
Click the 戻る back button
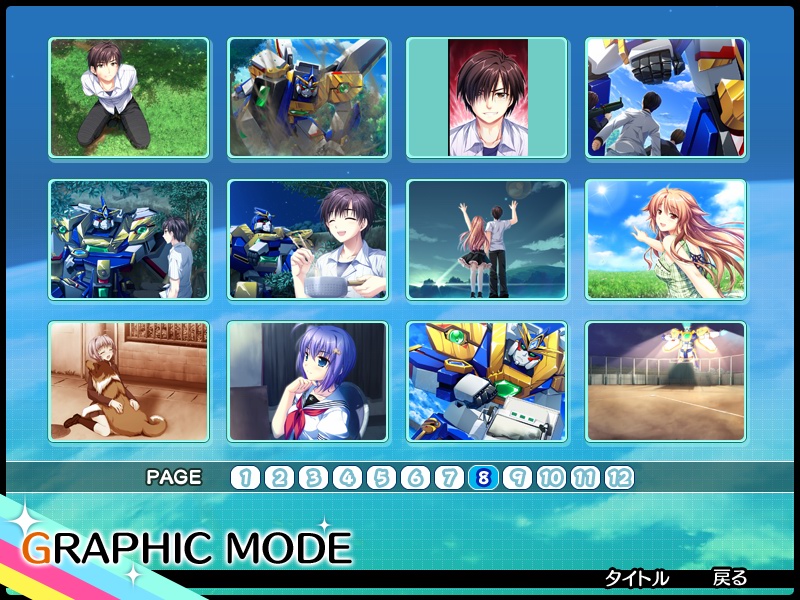pyautogui.click(x=729, y=578)
